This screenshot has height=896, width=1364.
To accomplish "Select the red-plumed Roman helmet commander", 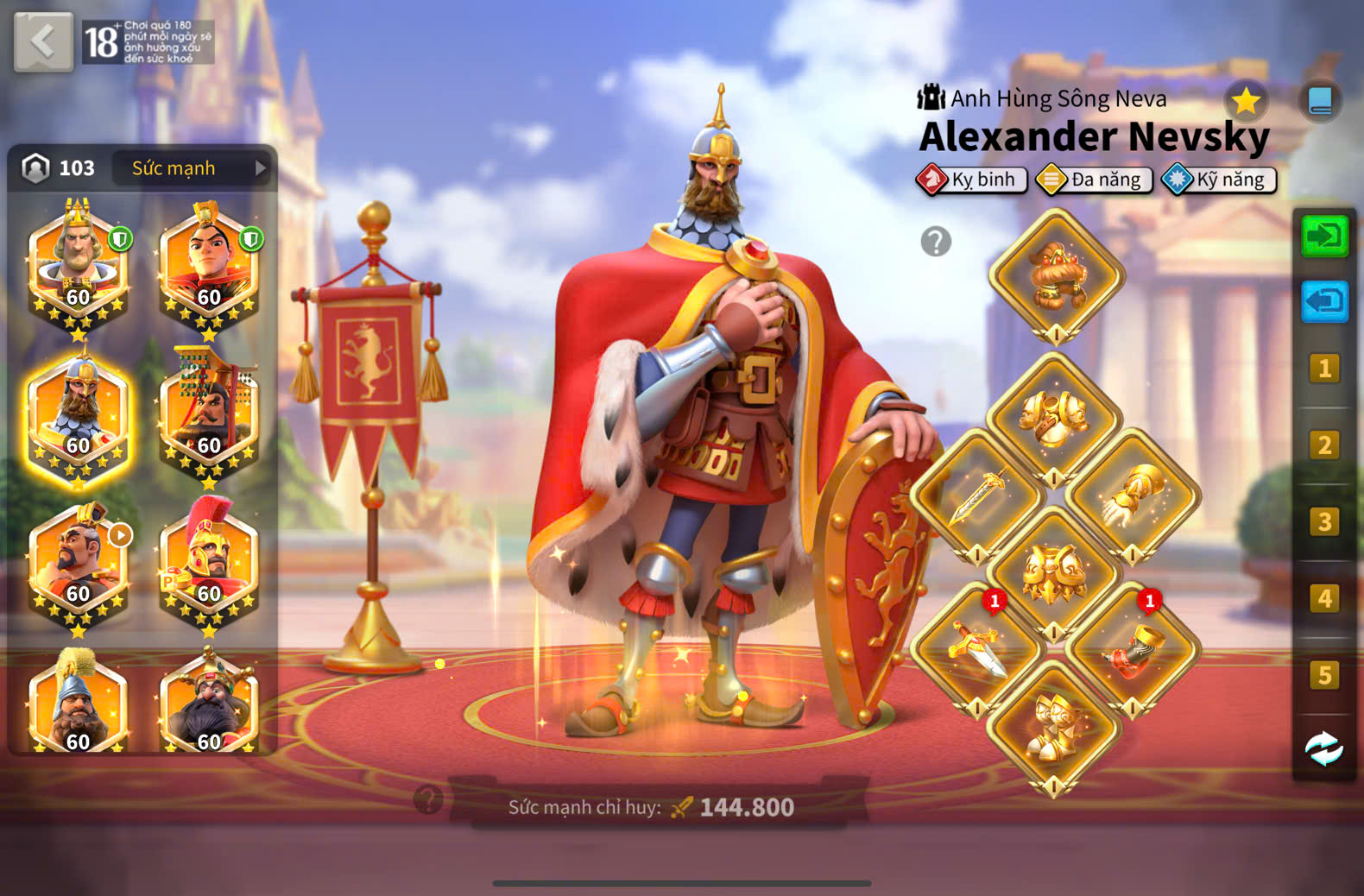I will click(x=209, y=559).
